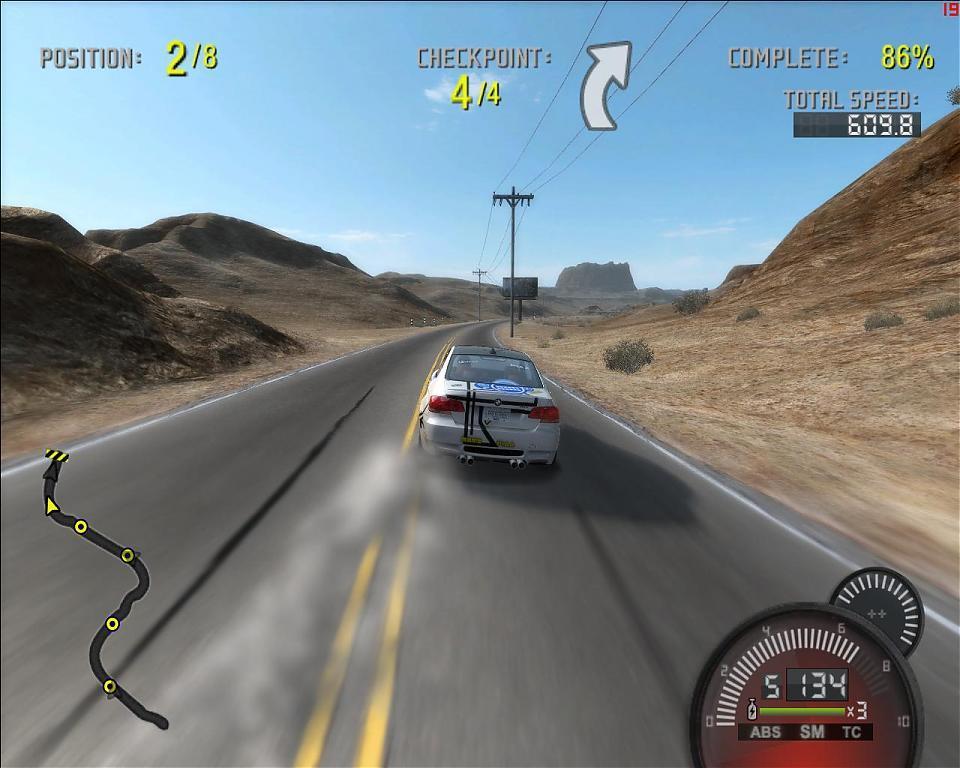The height and width of the screenshot is (768, 960).
Task: Toggle the SM stability indicator
Action: (x=811, y=732)
